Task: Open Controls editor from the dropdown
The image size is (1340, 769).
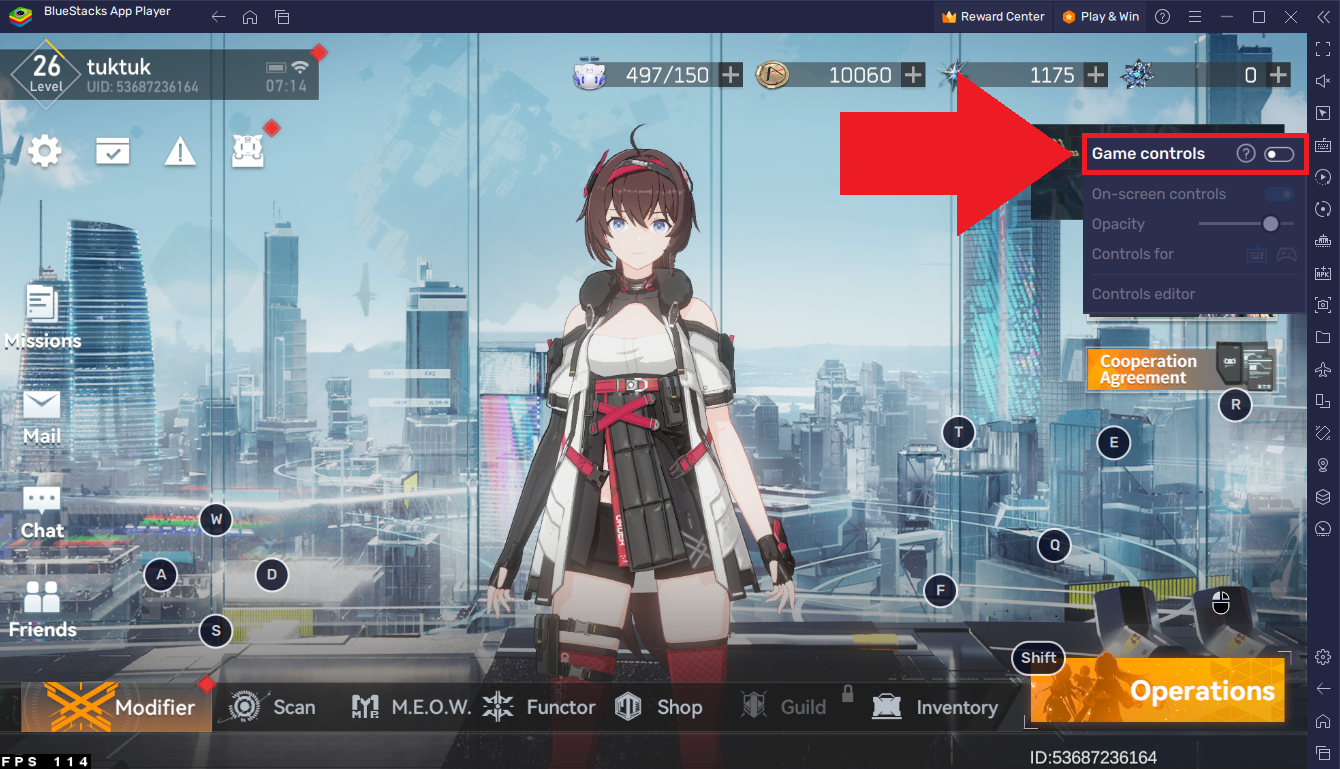Action: coord(1143,293)
